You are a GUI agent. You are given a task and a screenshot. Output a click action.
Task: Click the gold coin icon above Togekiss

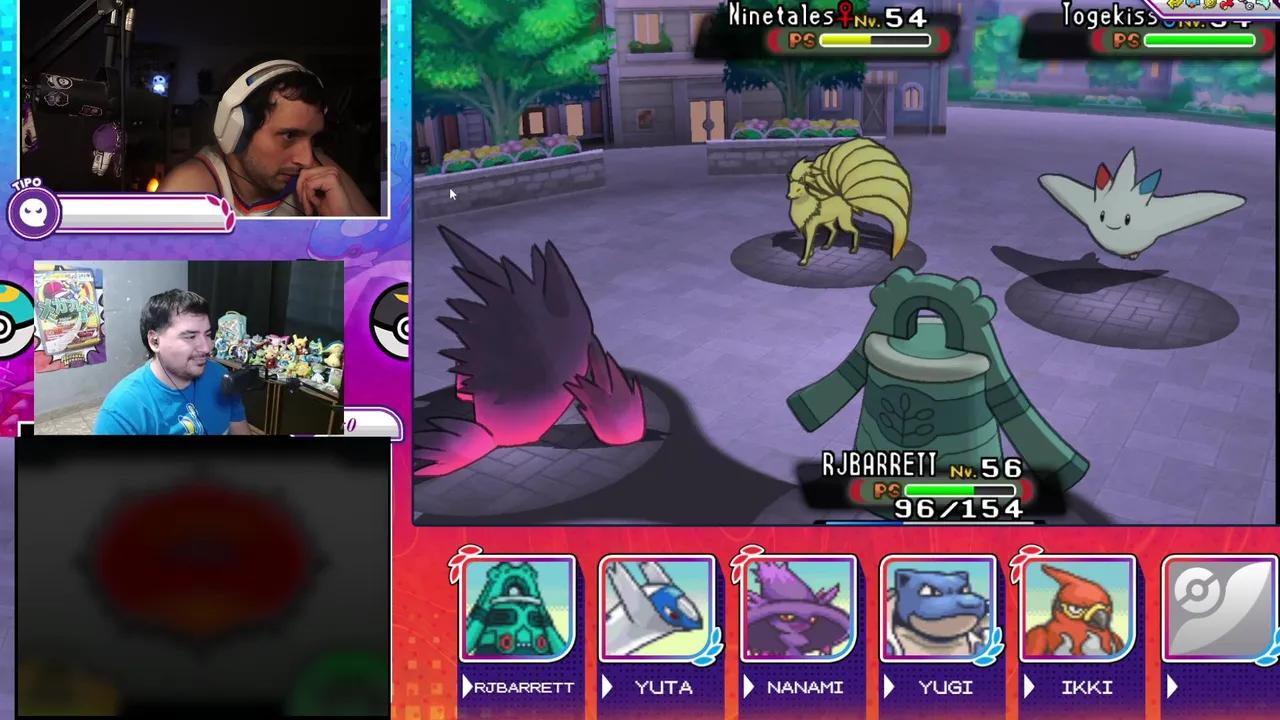tap(1208, 4)
